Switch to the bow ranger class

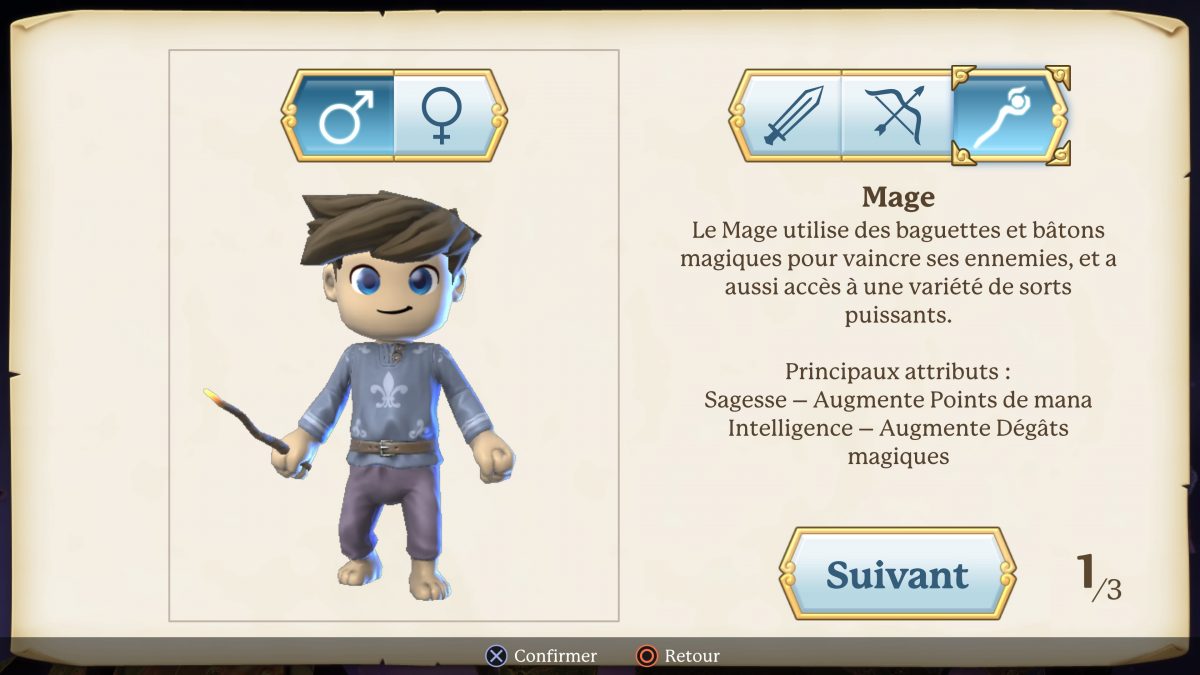[x=896, y=116]
